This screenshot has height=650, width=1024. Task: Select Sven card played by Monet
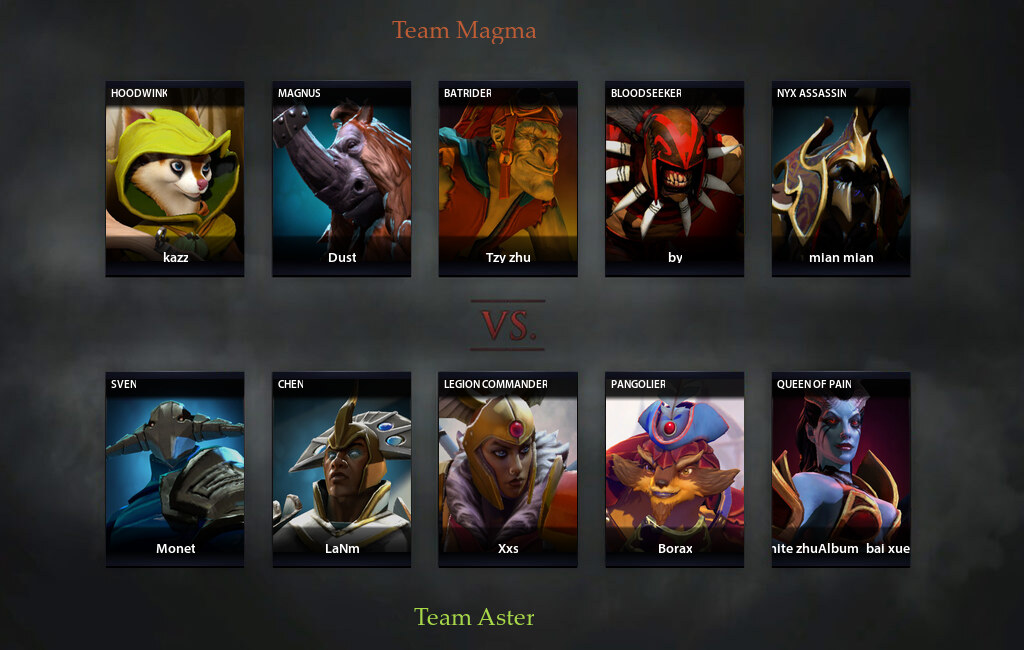coord(175,469)
